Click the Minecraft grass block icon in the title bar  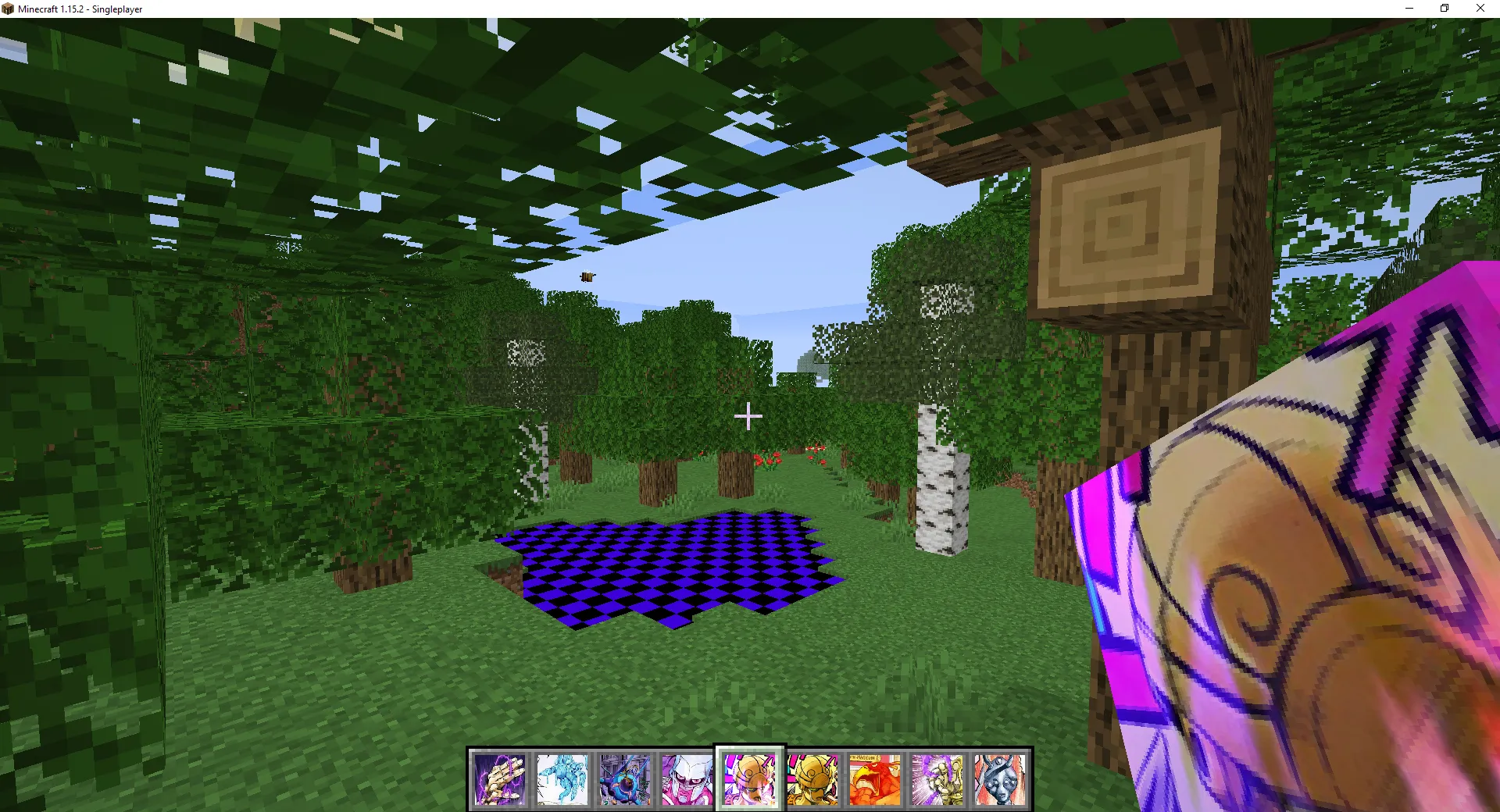9,9
